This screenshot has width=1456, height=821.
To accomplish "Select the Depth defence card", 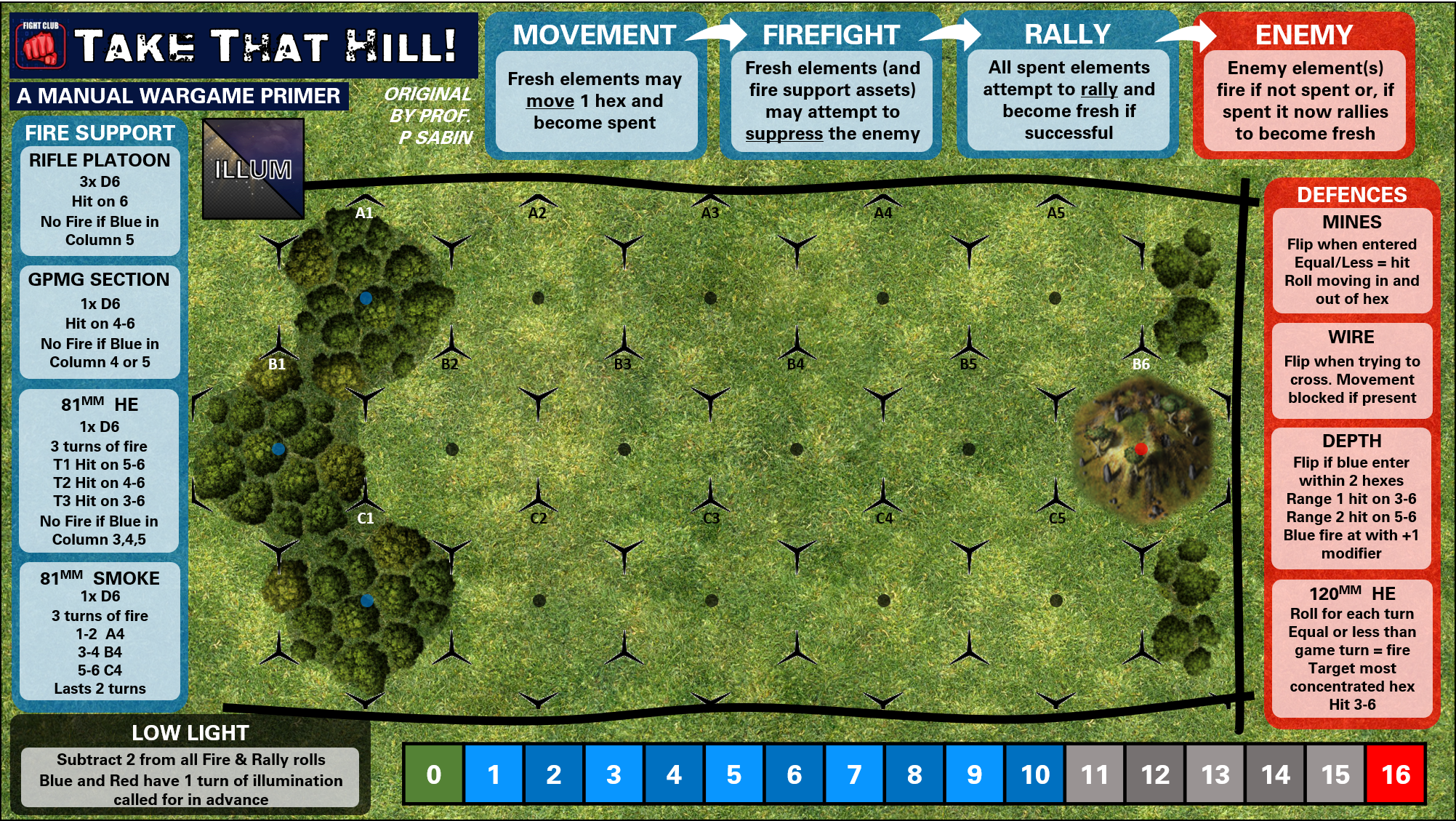I will (1352, 498).
